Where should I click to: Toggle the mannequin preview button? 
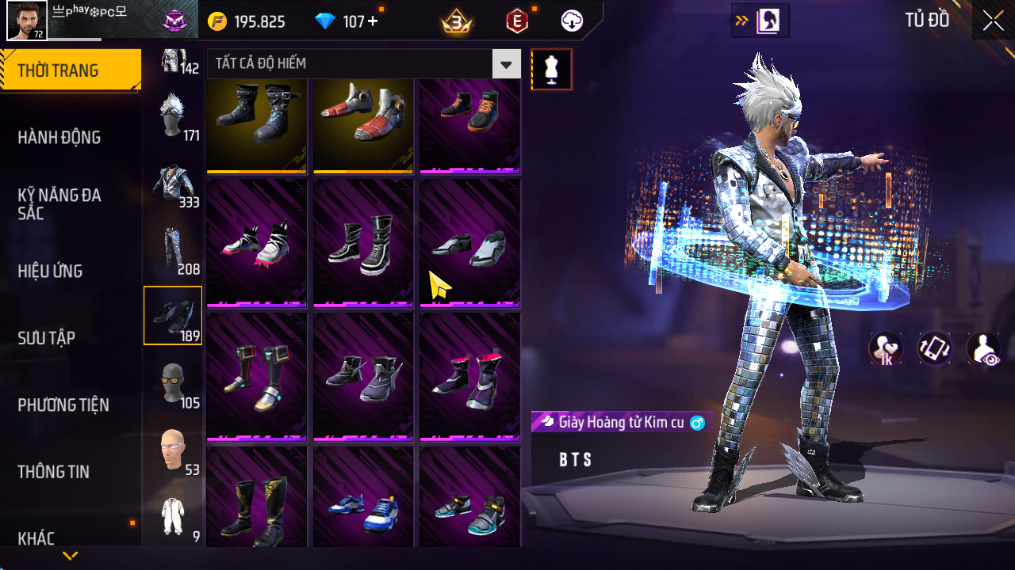pyautogui.click(x=551, y=68)
